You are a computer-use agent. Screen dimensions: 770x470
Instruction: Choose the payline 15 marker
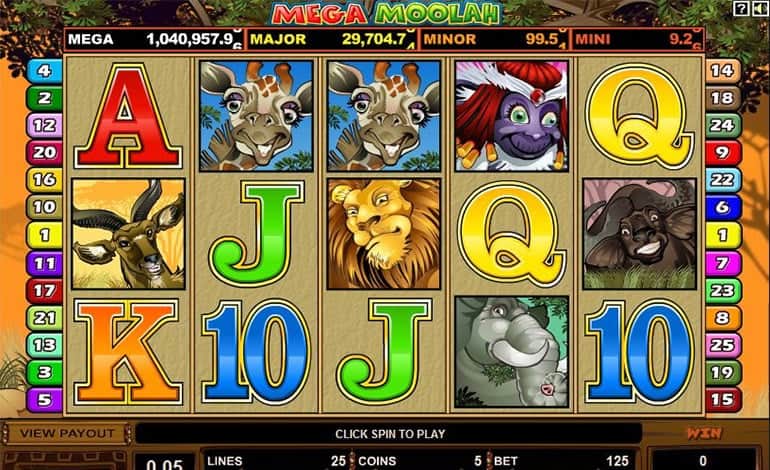[724, 400]
